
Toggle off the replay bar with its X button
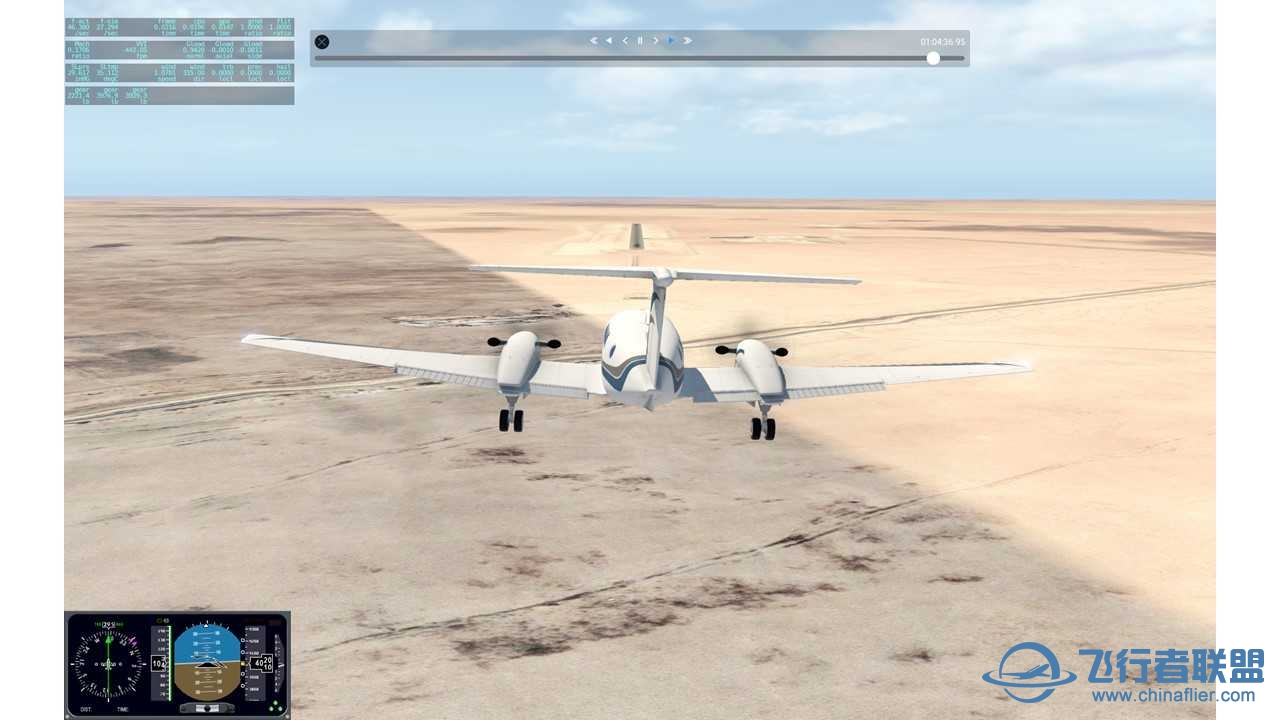click(322, 41)
